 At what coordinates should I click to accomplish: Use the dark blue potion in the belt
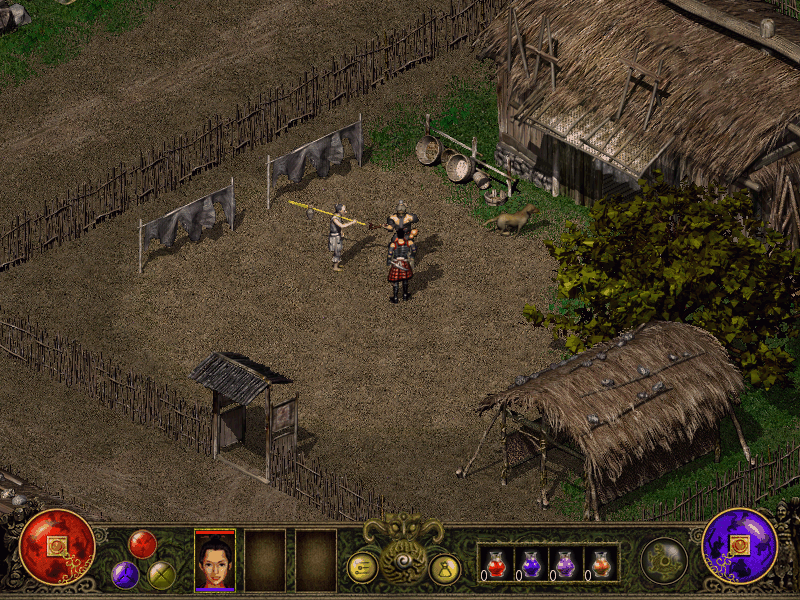point(531,564)
